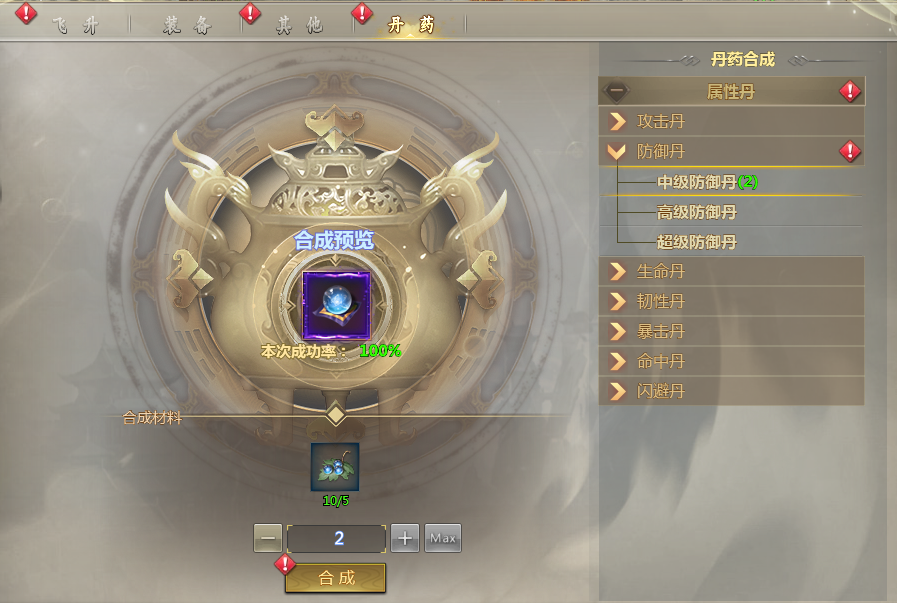Collapse the 防御丹 category
This screenshot has height=603, width=897.
tap(730, 152)
